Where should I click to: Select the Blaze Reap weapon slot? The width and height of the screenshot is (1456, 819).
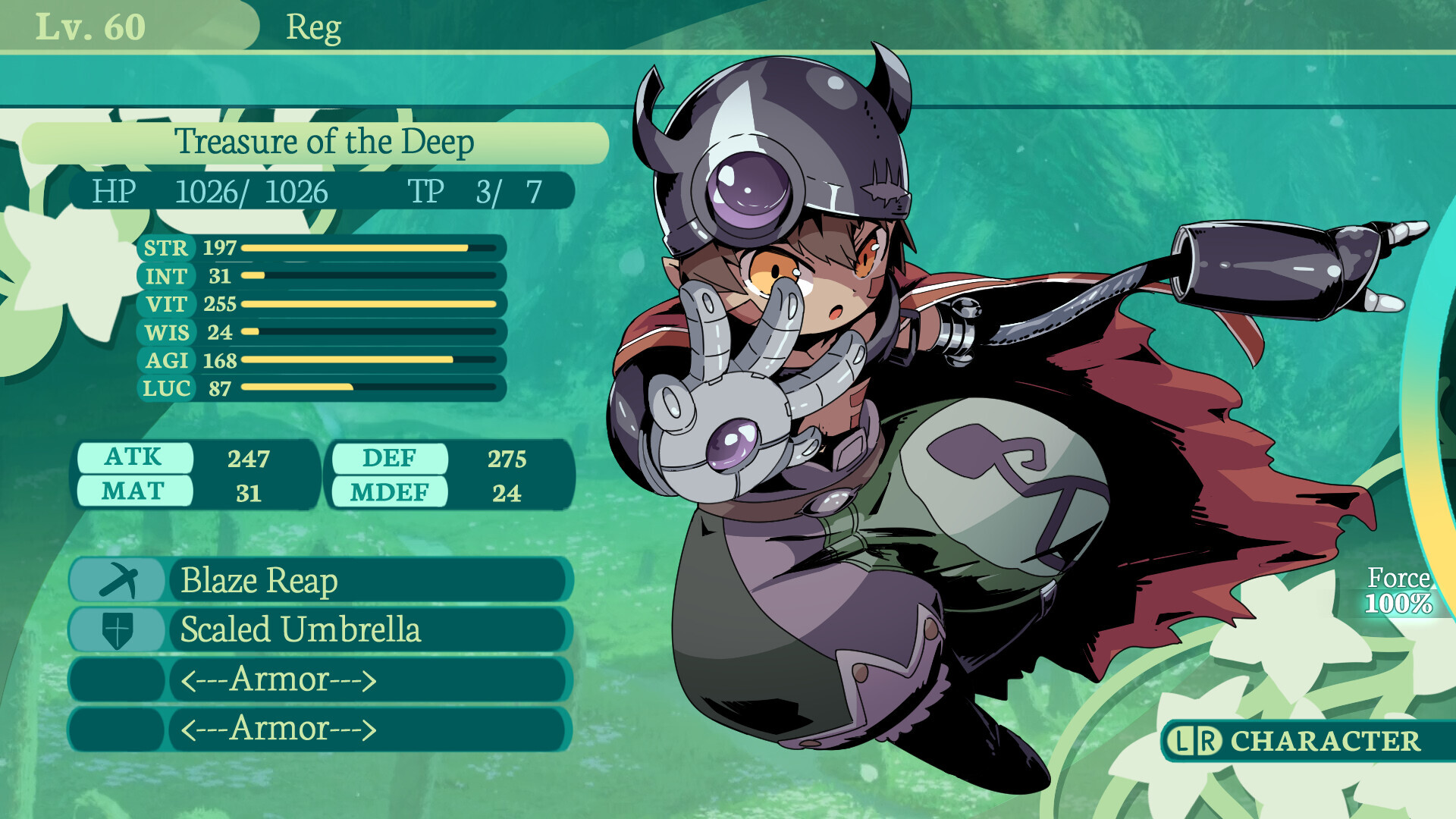(368, 581)
